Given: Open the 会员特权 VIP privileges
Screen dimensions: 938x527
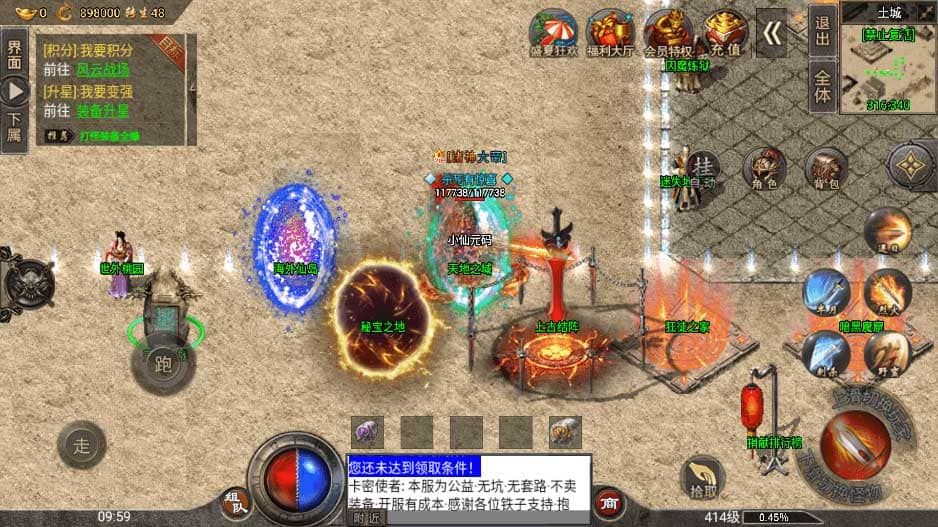Looking at the screenshot, I should point(667,31).
